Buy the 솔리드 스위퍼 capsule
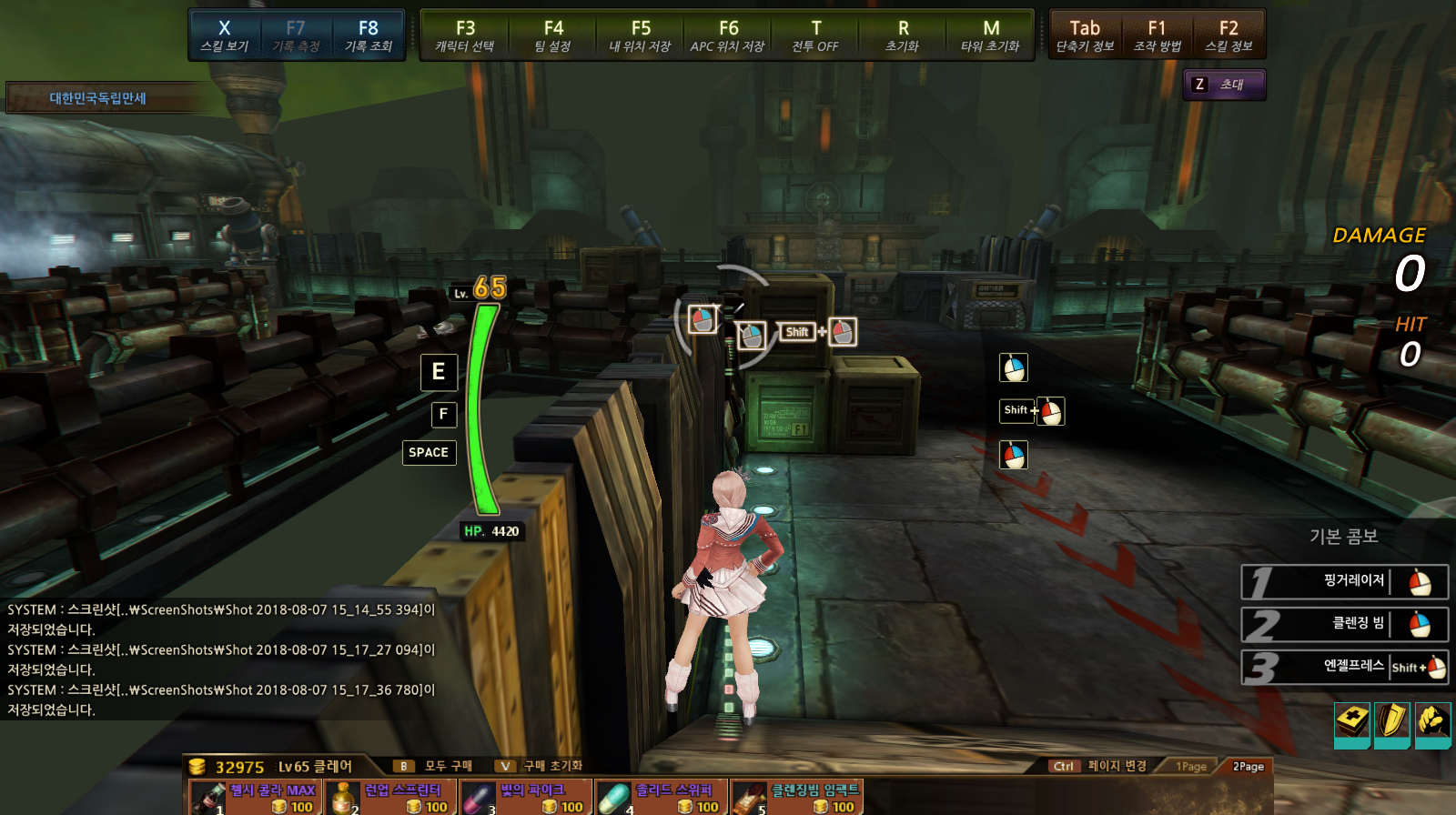1456x815 pixels. [662, 798]
